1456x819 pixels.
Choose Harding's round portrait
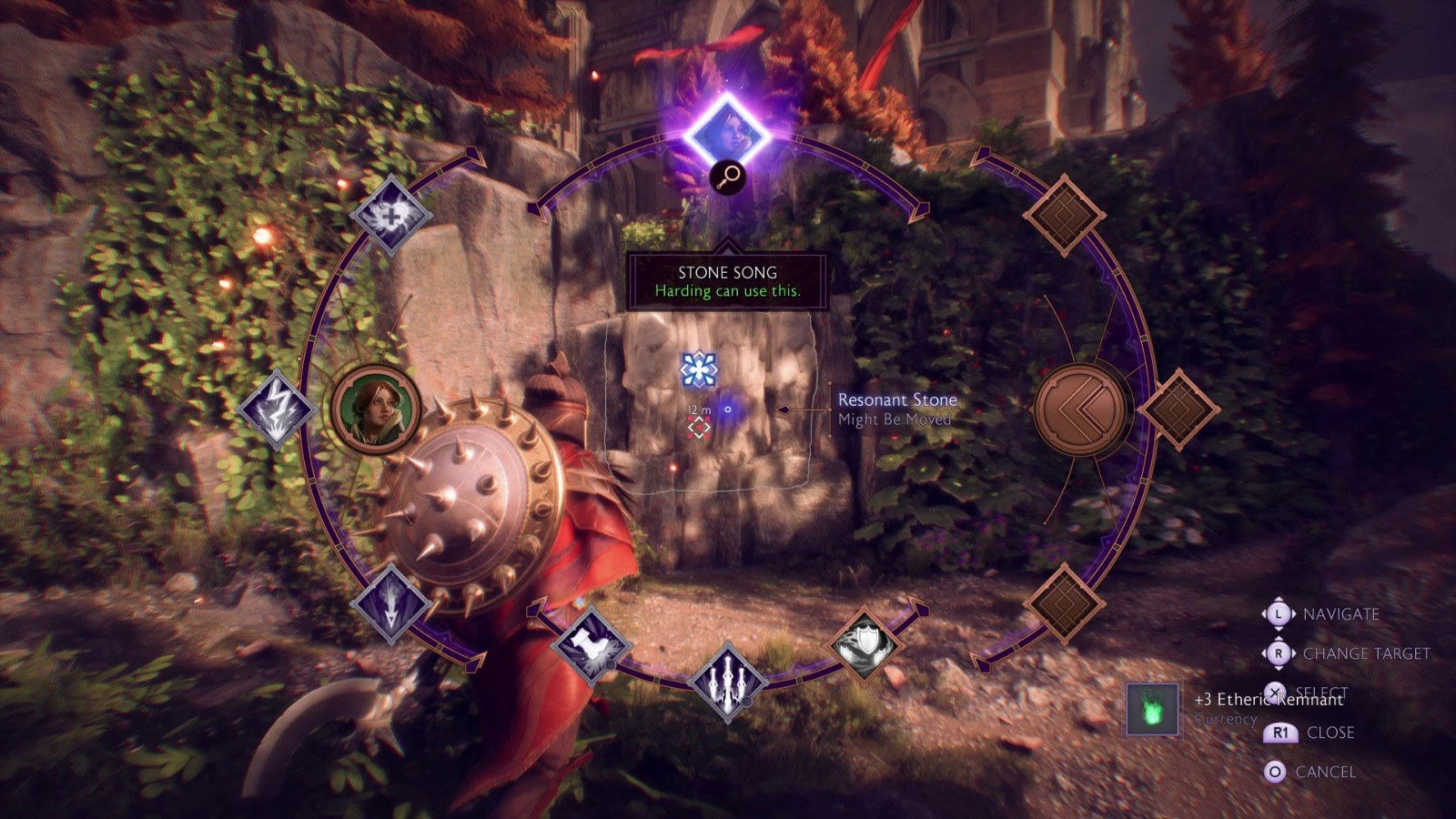[x=375, y=409]
